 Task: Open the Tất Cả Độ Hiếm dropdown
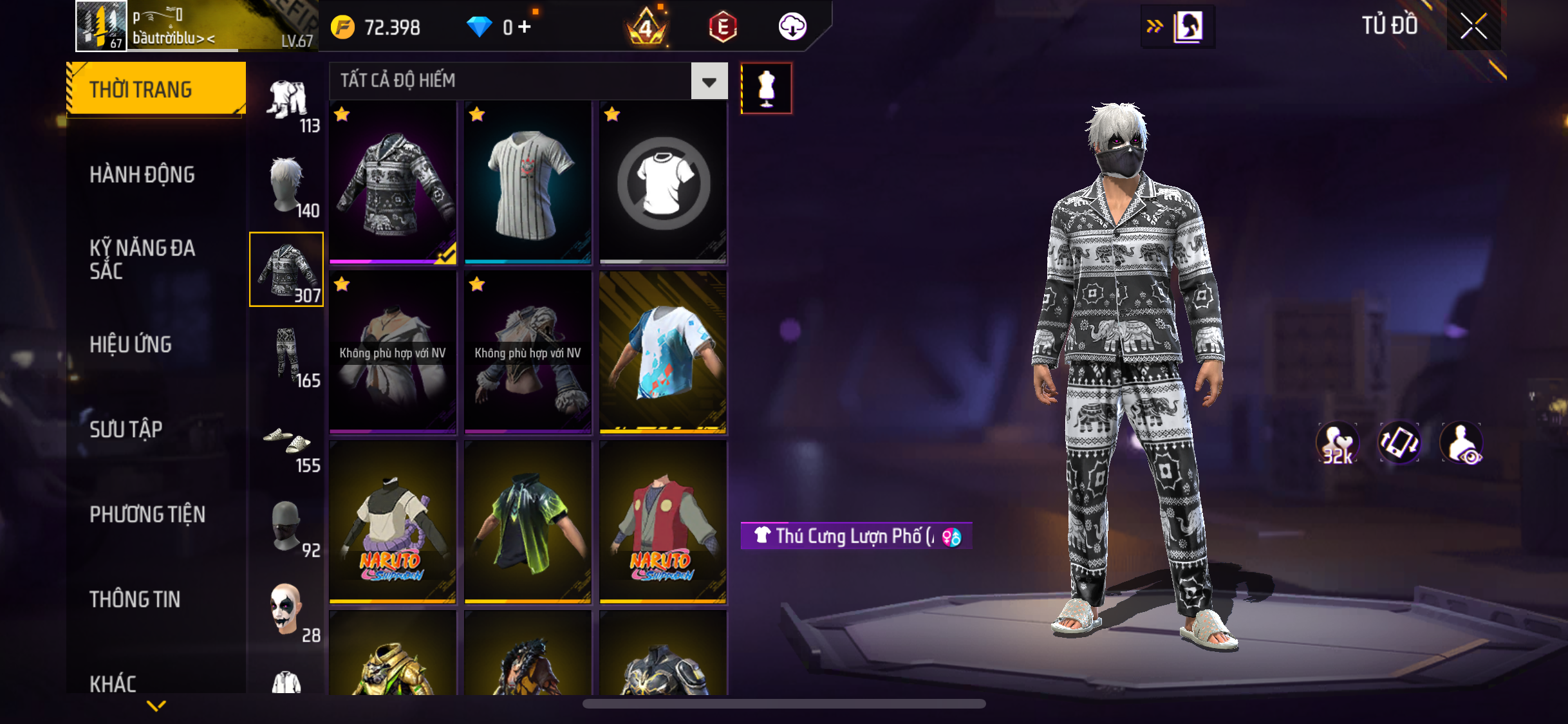coord(709,81)
